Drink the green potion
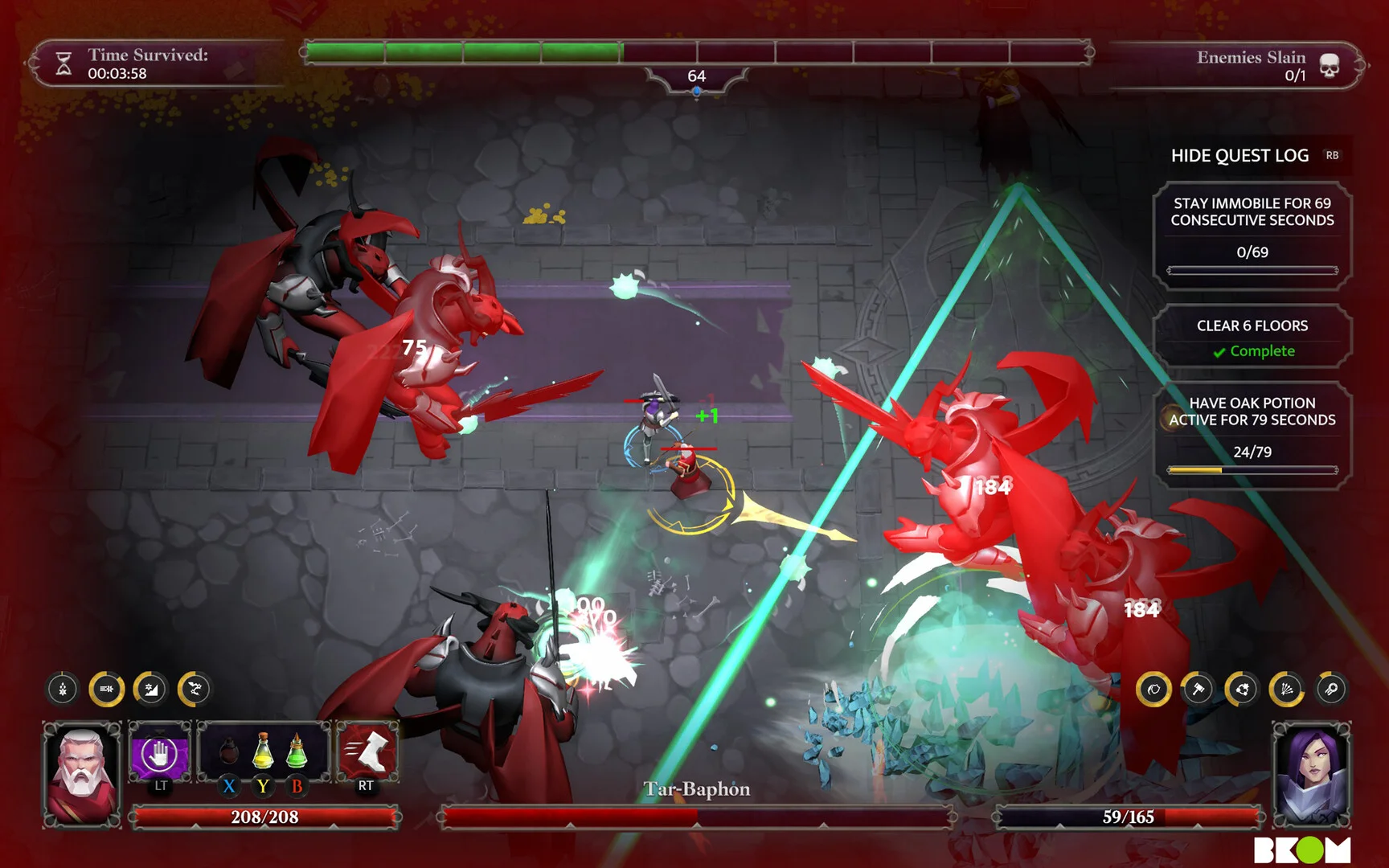Screen dimensions: 1389x868 click(x=297, y=752)
